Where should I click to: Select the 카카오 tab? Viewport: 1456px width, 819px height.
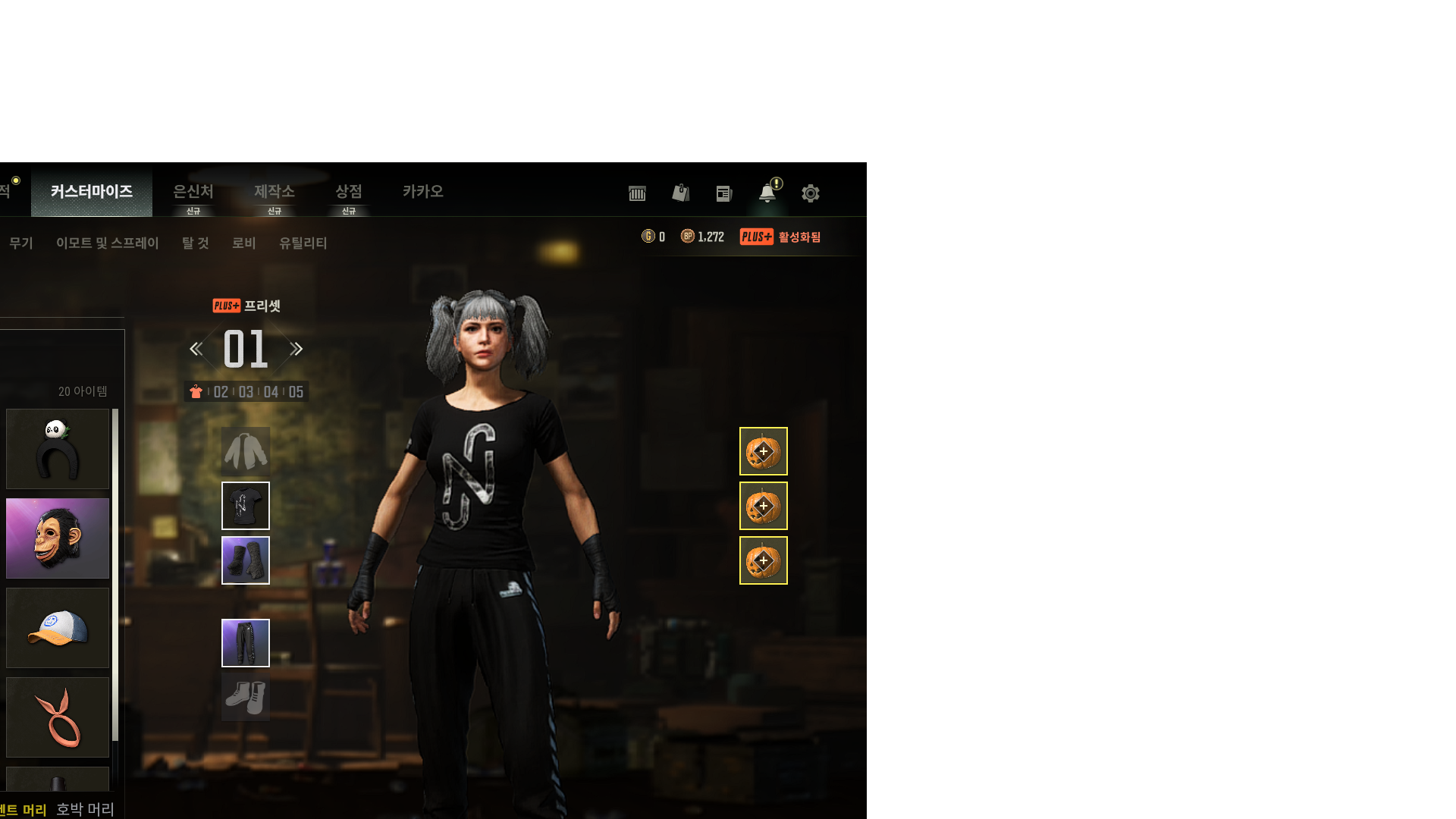[x=423, y=192]
